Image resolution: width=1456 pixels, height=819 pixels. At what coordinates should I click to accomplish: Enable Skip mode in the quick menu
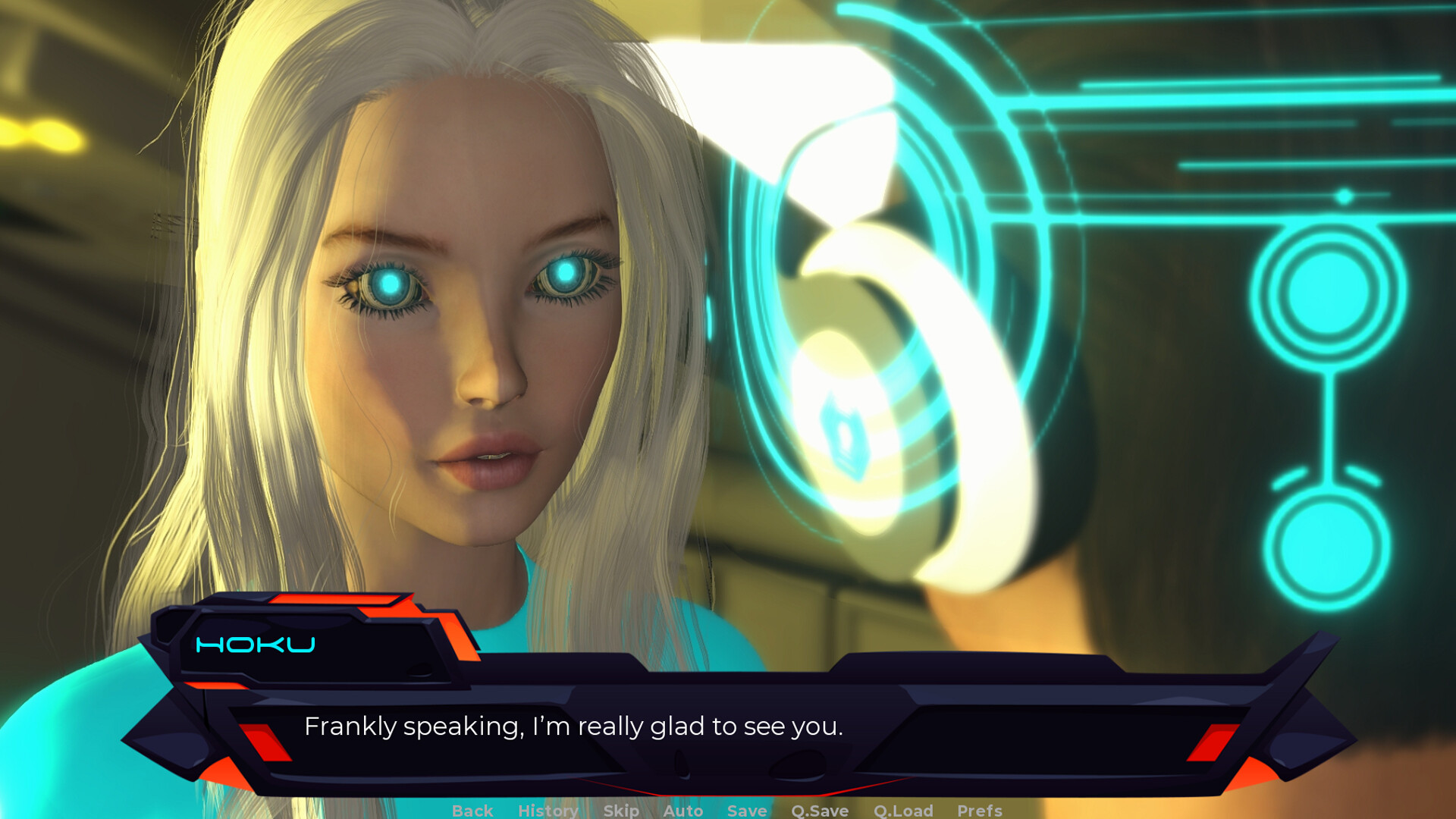[620, 811]
